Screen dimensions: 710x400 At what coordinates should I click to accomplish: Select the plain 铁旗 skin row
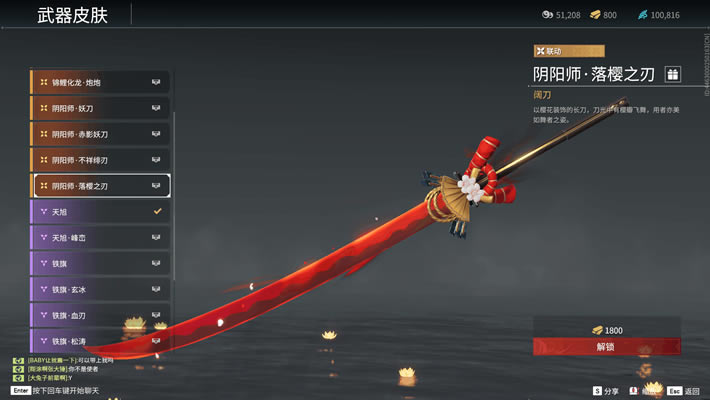click(x=100, y=264)
